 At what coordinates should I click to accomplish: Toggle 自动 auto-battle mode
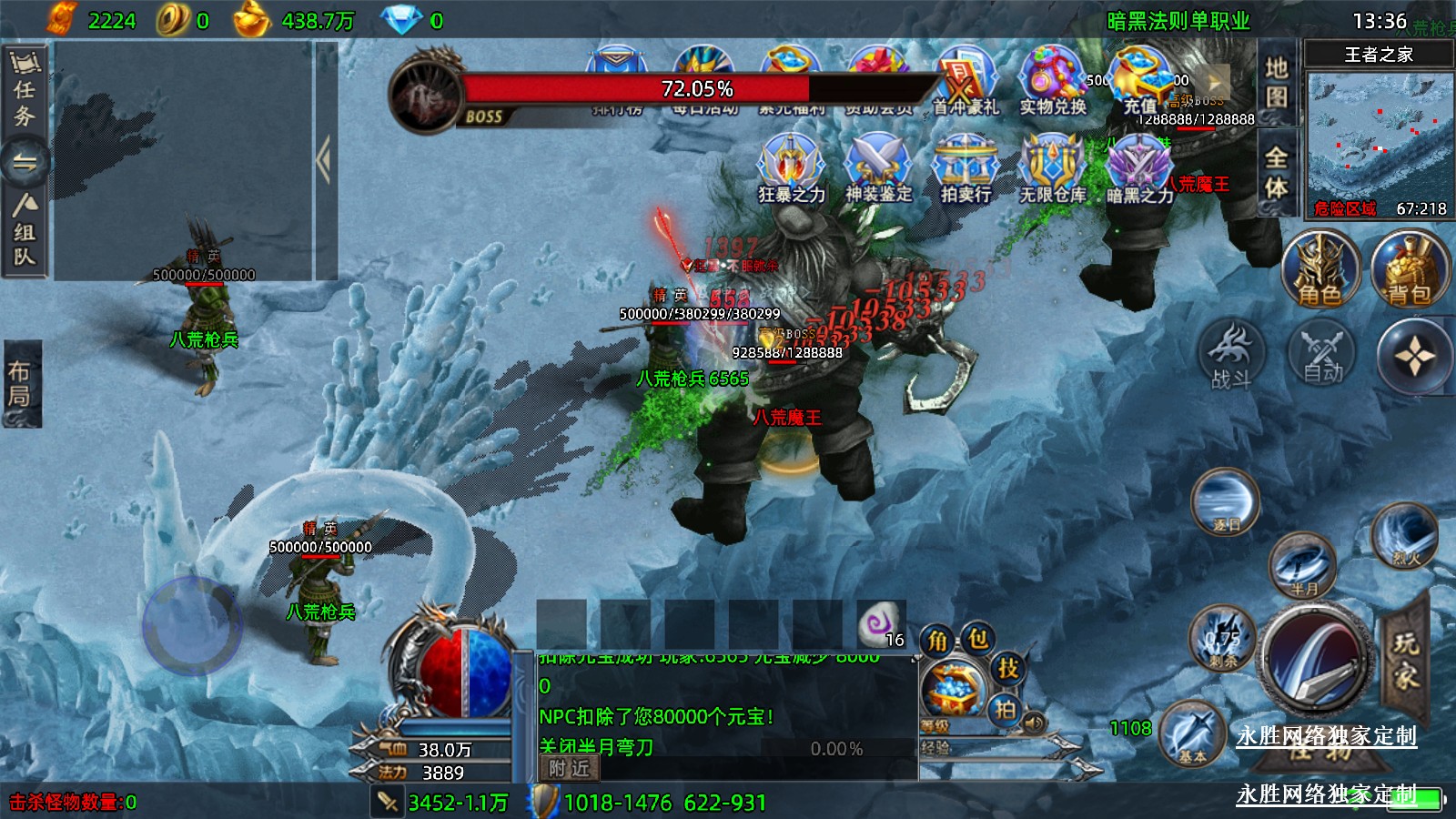[x=1322, y=355]
